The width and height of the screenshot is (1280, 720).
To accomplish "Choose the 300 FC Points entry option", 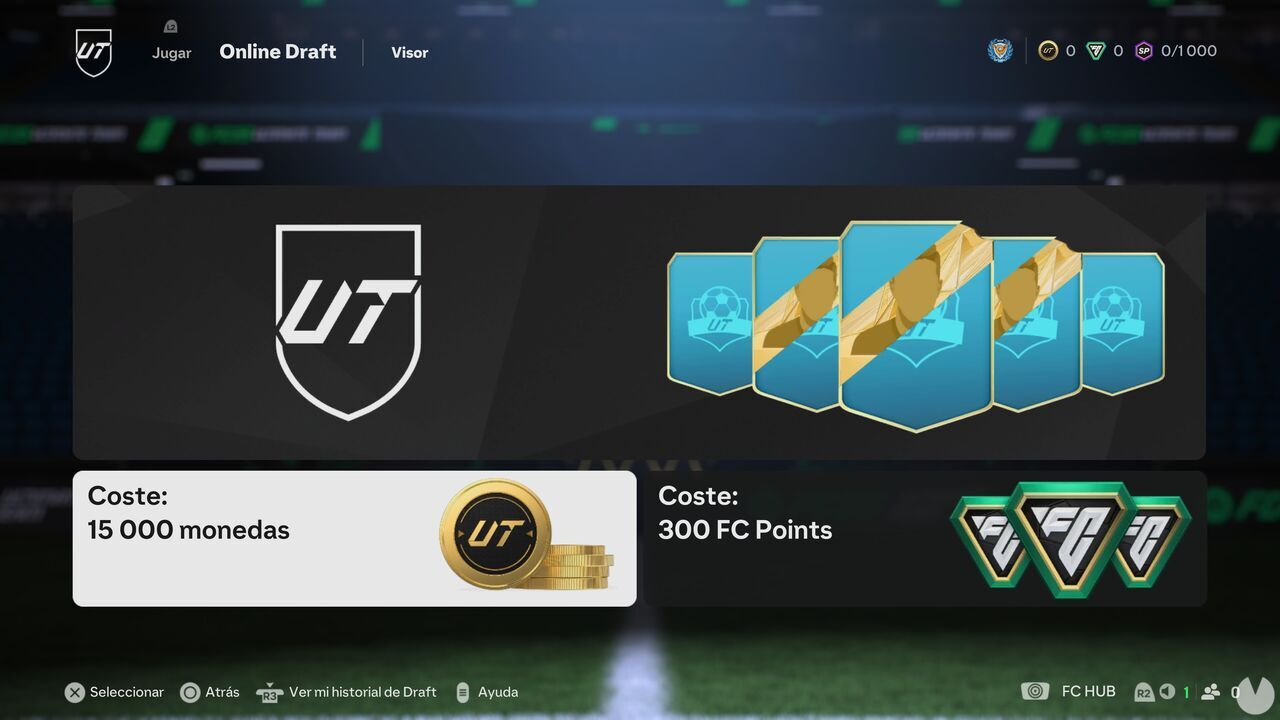I will 925,538.
